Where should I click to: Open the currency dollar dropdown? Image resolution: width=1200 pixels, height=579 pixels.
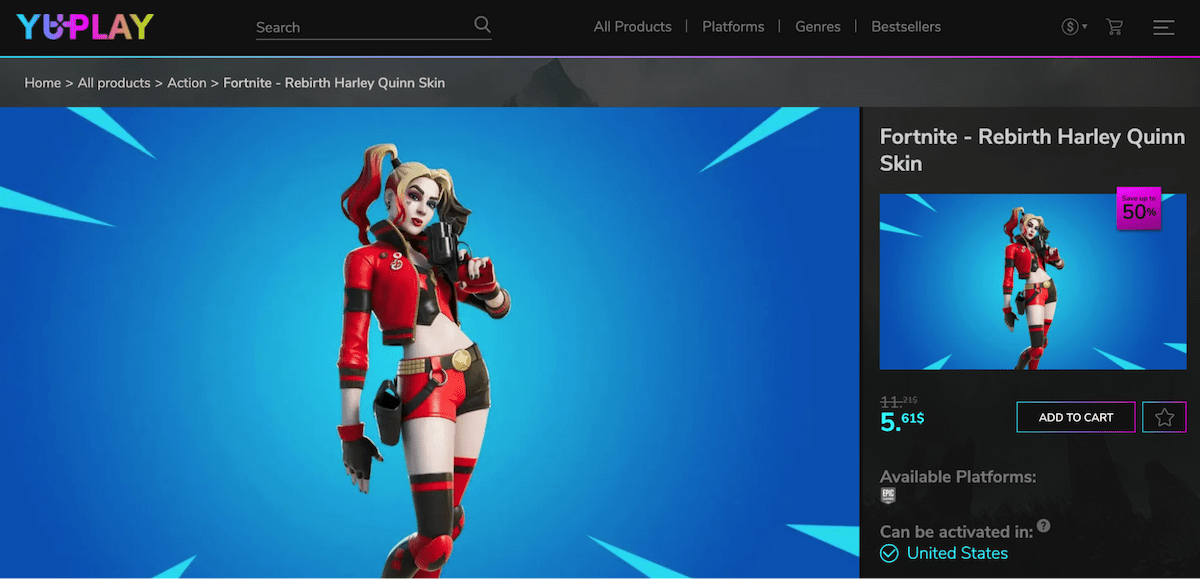[1073, 27]
